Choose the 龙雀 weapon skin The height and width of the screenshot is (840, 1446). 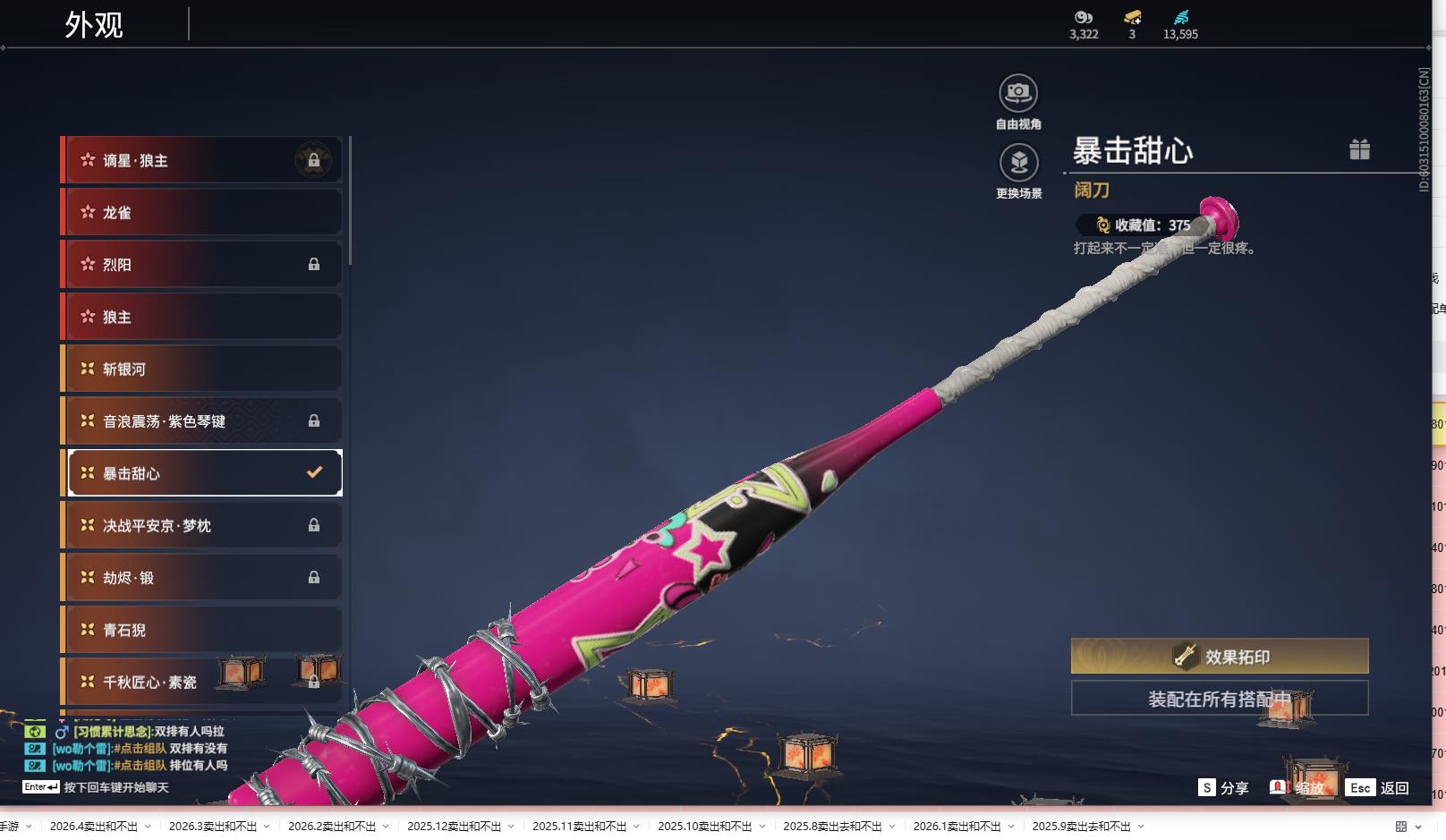pos(202,213)
